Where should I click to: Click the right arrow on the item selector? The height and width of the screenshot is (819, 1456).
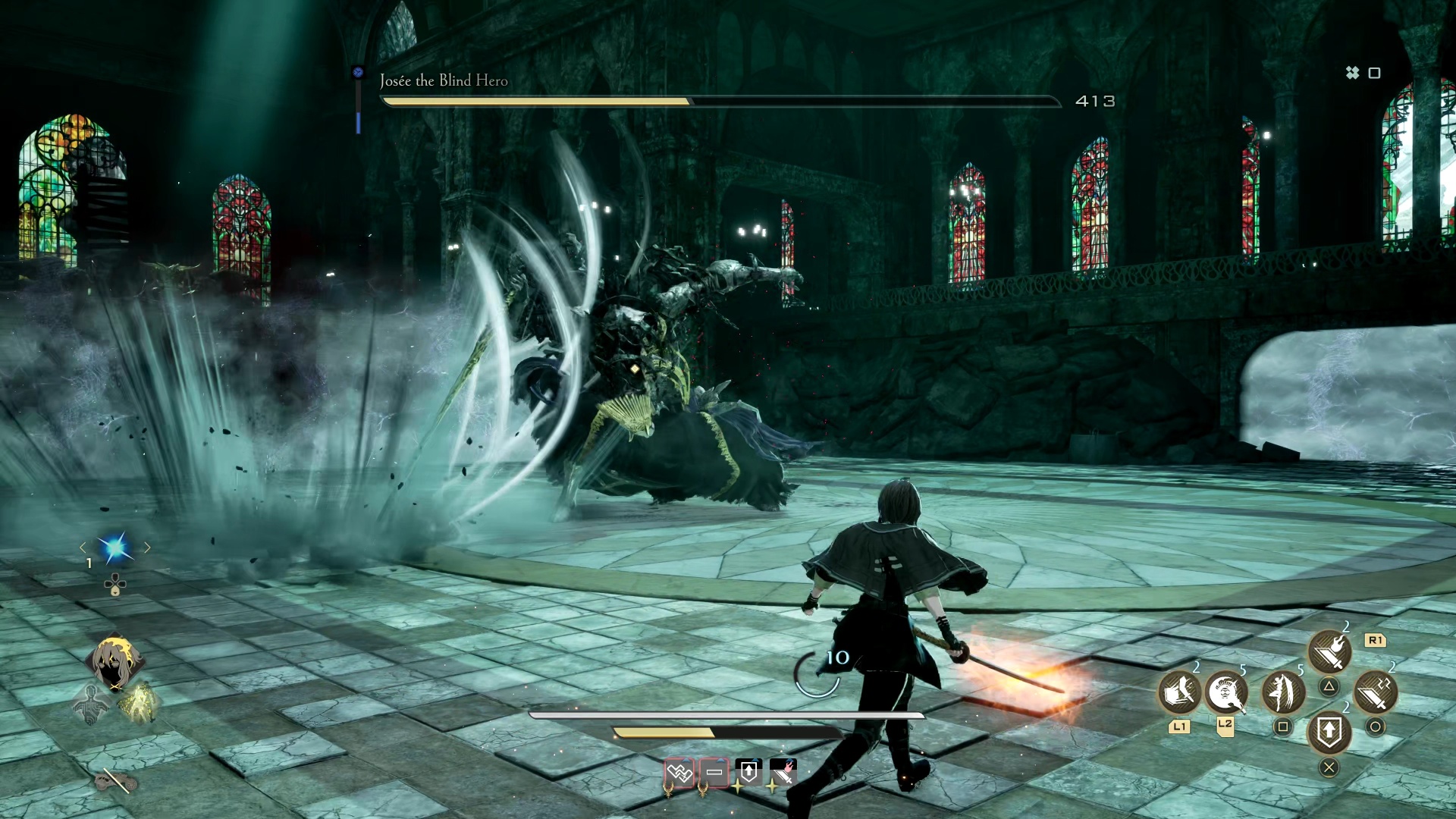coord(146,548)
